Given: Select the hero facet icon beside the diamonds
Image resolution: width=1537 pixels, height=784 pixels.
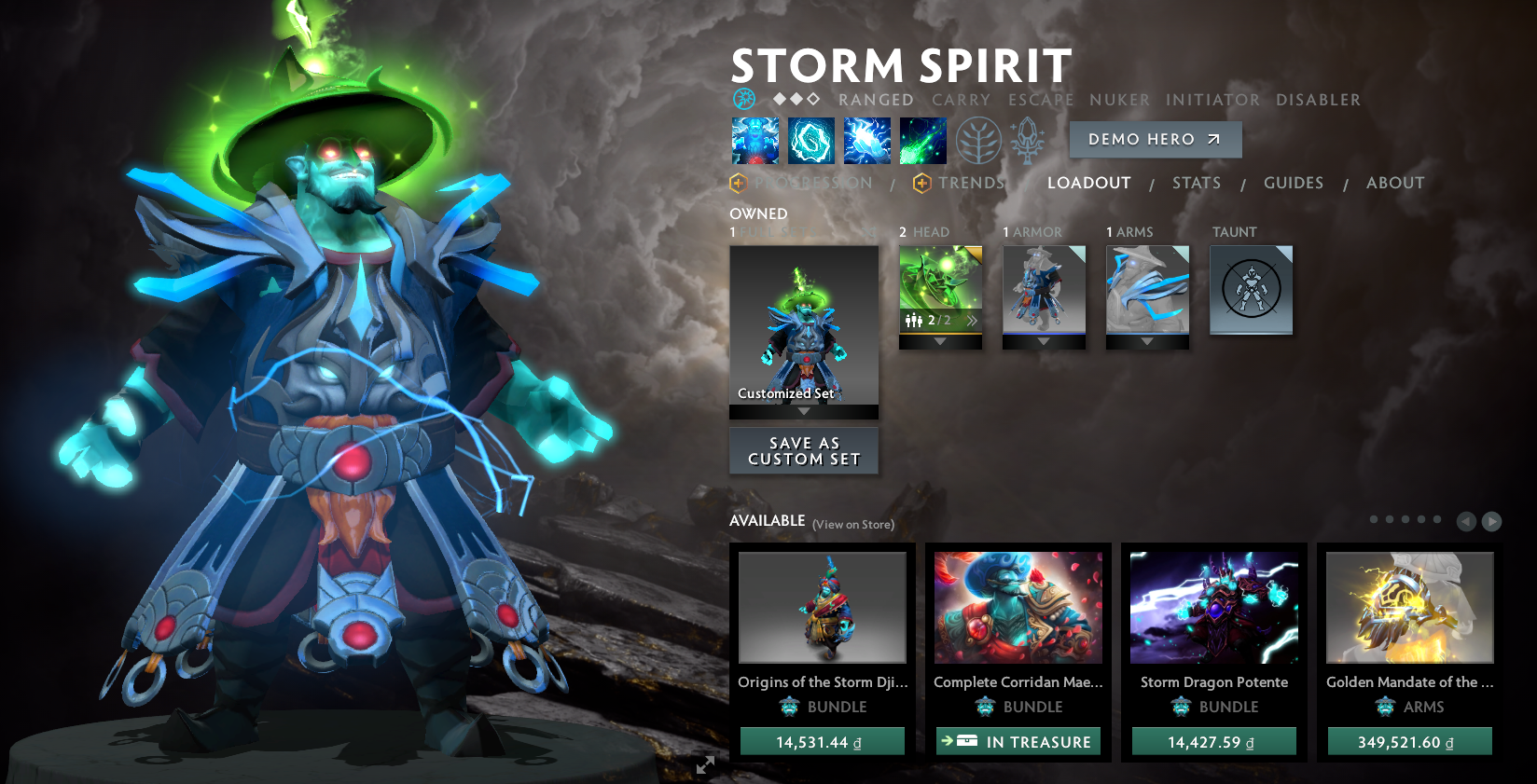Looking at the screenshot, I should click(x=744, y=99).
